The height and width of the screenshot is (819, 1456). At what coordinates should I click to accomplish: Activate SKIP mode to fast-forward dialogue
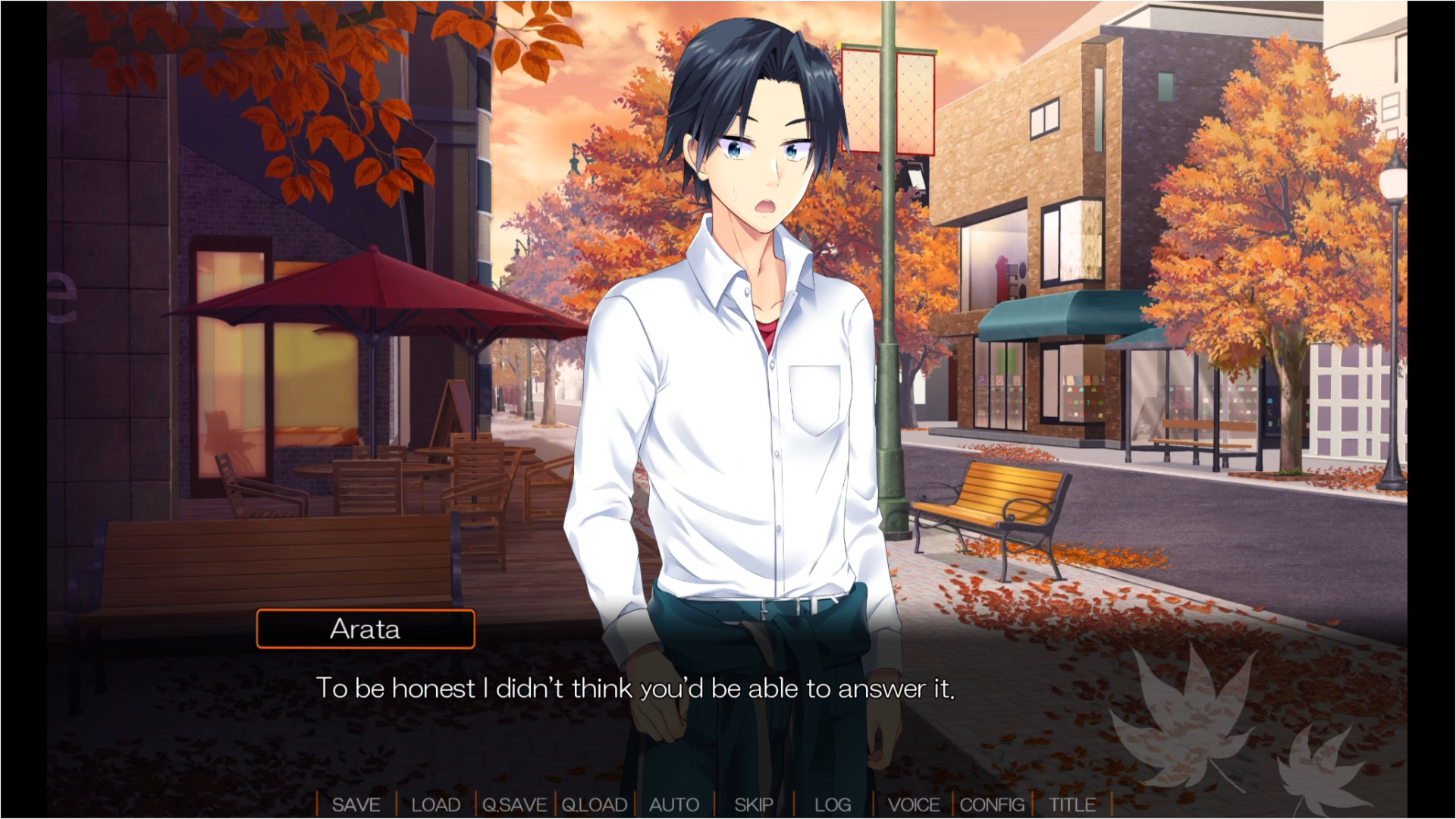pos(755,805)
